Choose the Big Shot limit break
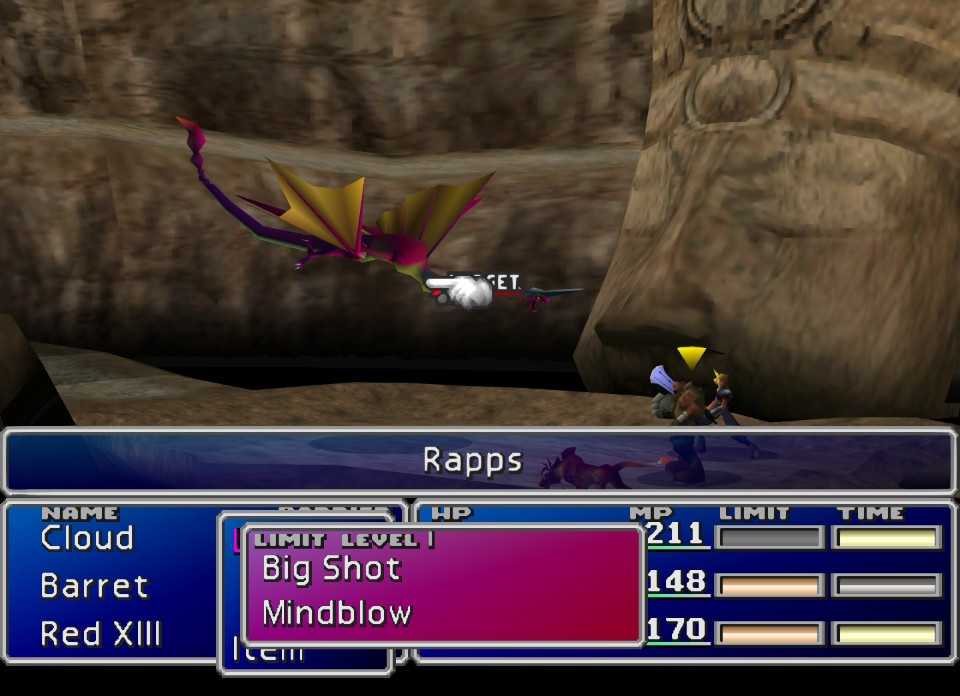960x696 pixels. 331,569
